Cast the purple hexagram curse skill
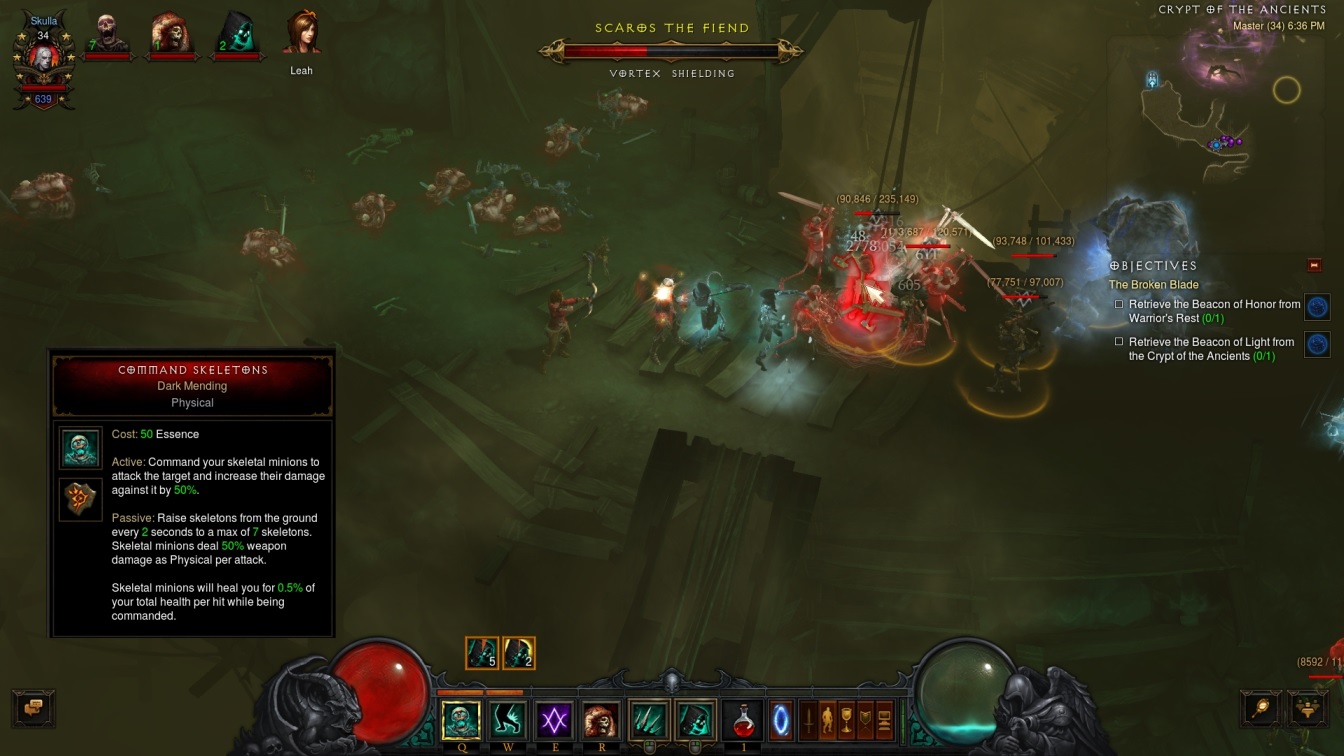 554,720
